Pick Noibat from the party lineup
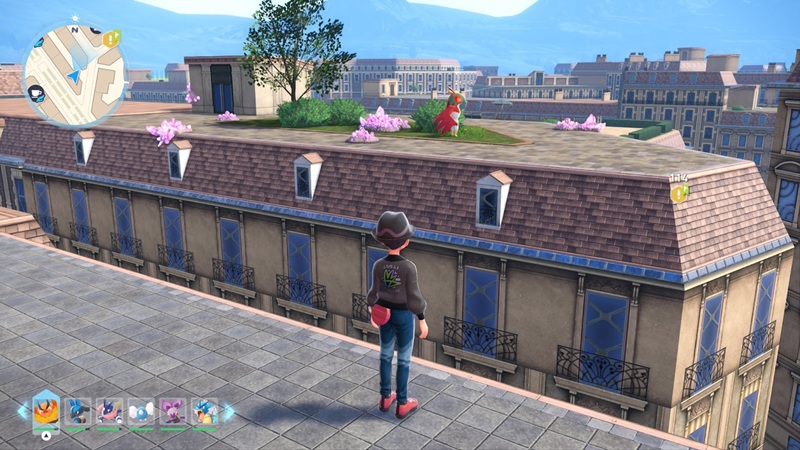Image resolution: width=800 pixels, height=450 pixels. click(x=173, y=411)
